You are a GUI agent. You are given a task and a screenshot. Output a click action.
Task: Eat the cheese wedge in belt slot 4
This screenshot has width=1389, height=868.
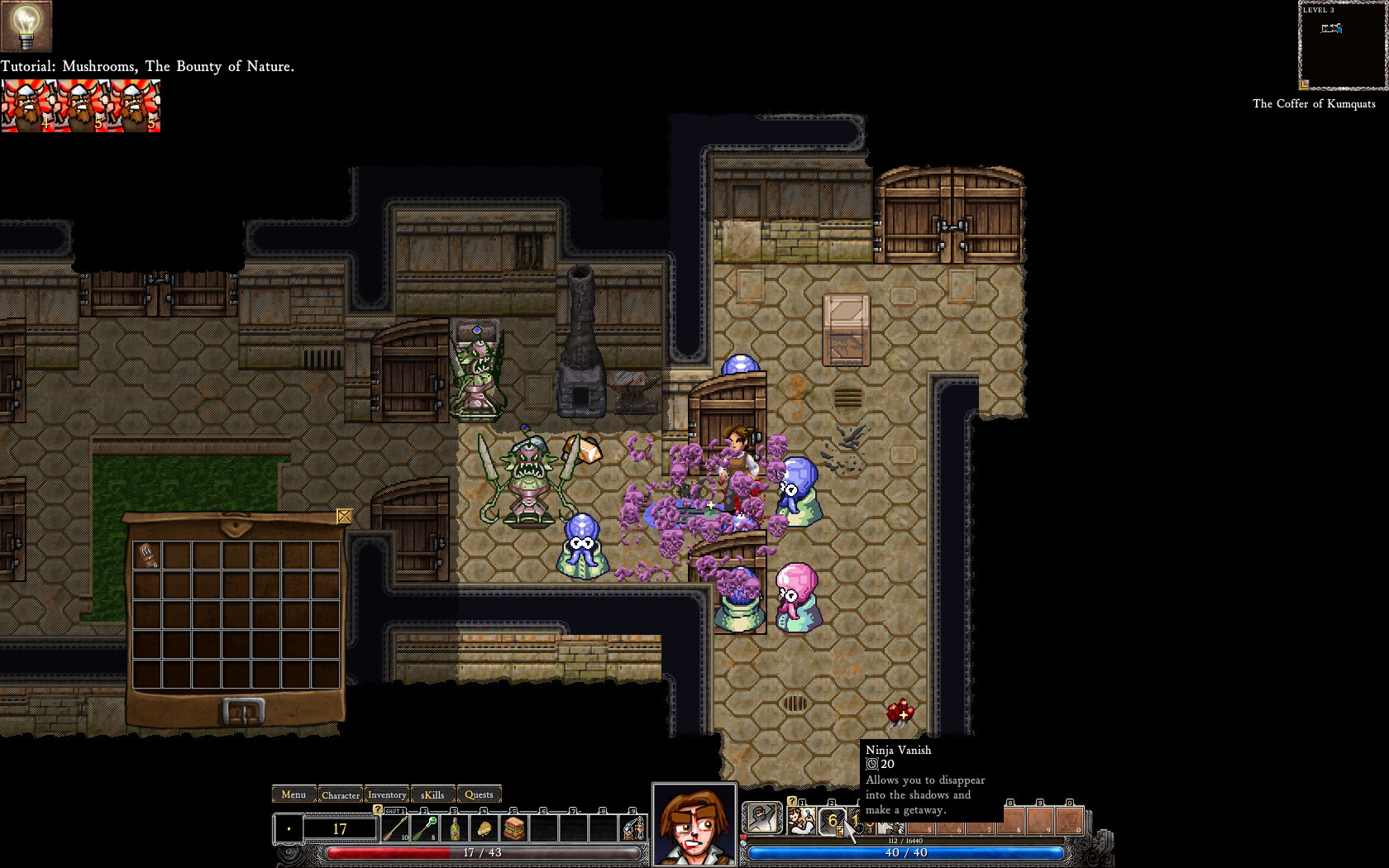484,829
